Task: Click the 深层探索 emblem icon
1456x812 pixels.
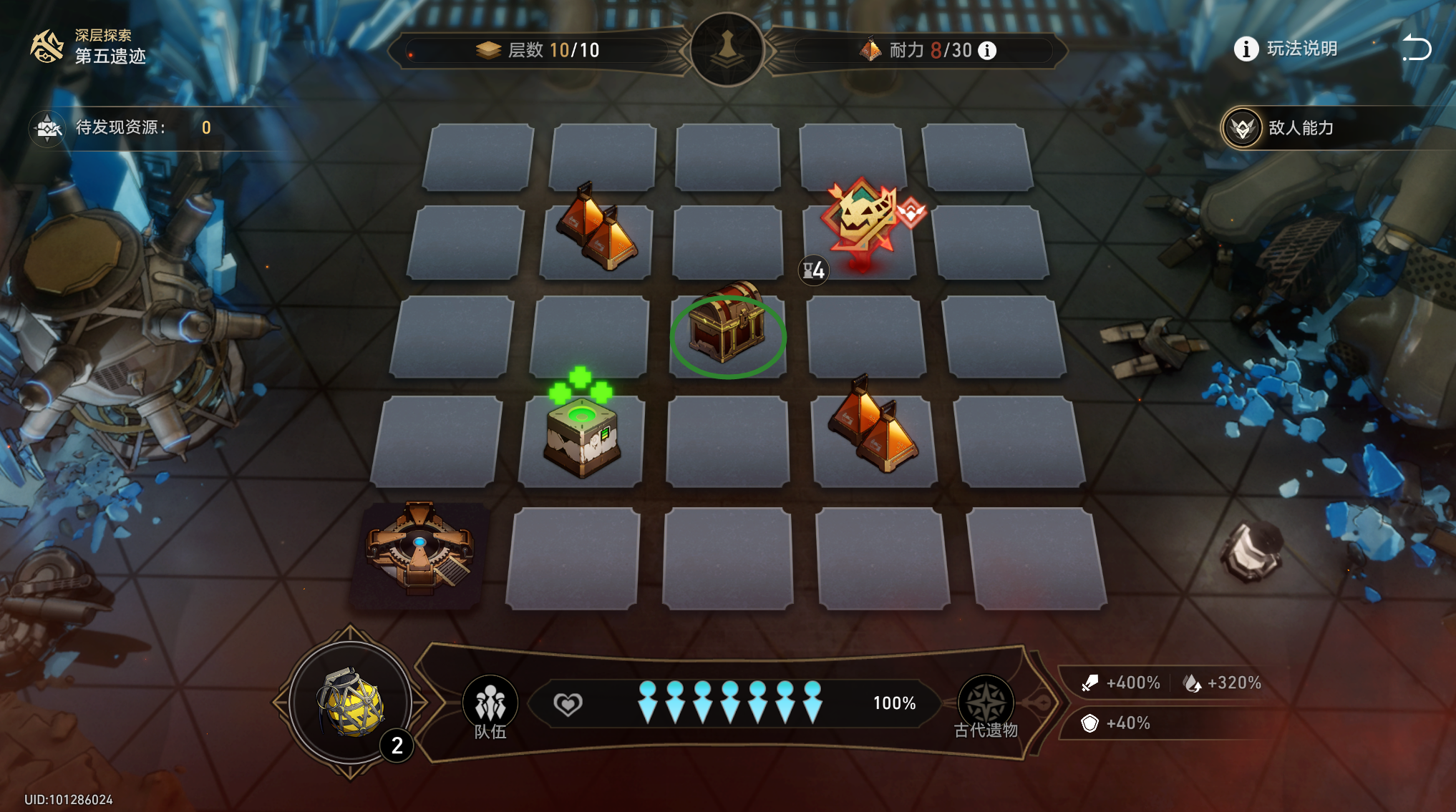Action: click(x=47, y=47)
